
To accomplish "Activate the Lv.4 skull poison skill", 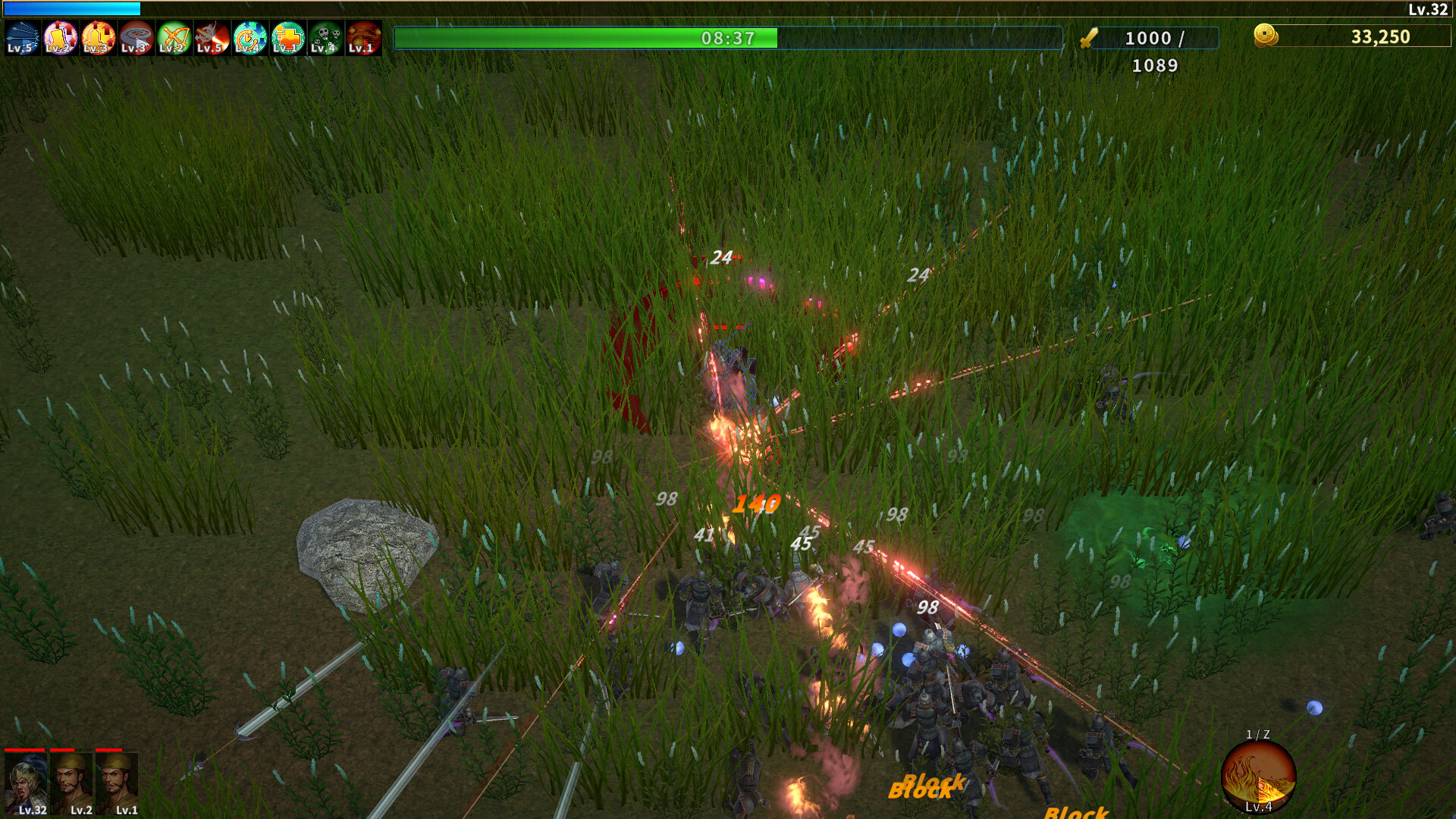I will point(324,36).
